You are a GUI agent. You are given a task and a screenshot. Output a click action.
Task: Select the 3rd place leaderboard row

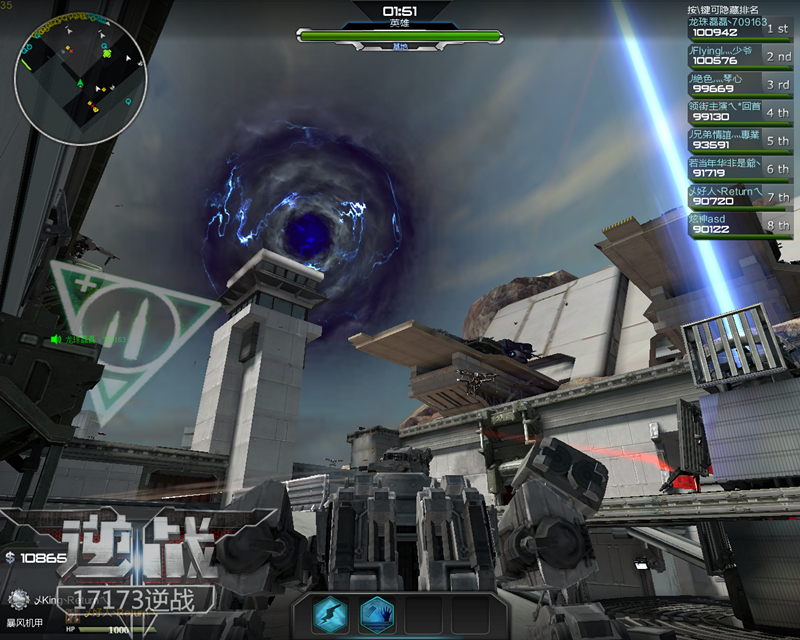click(x=740, y=84)
